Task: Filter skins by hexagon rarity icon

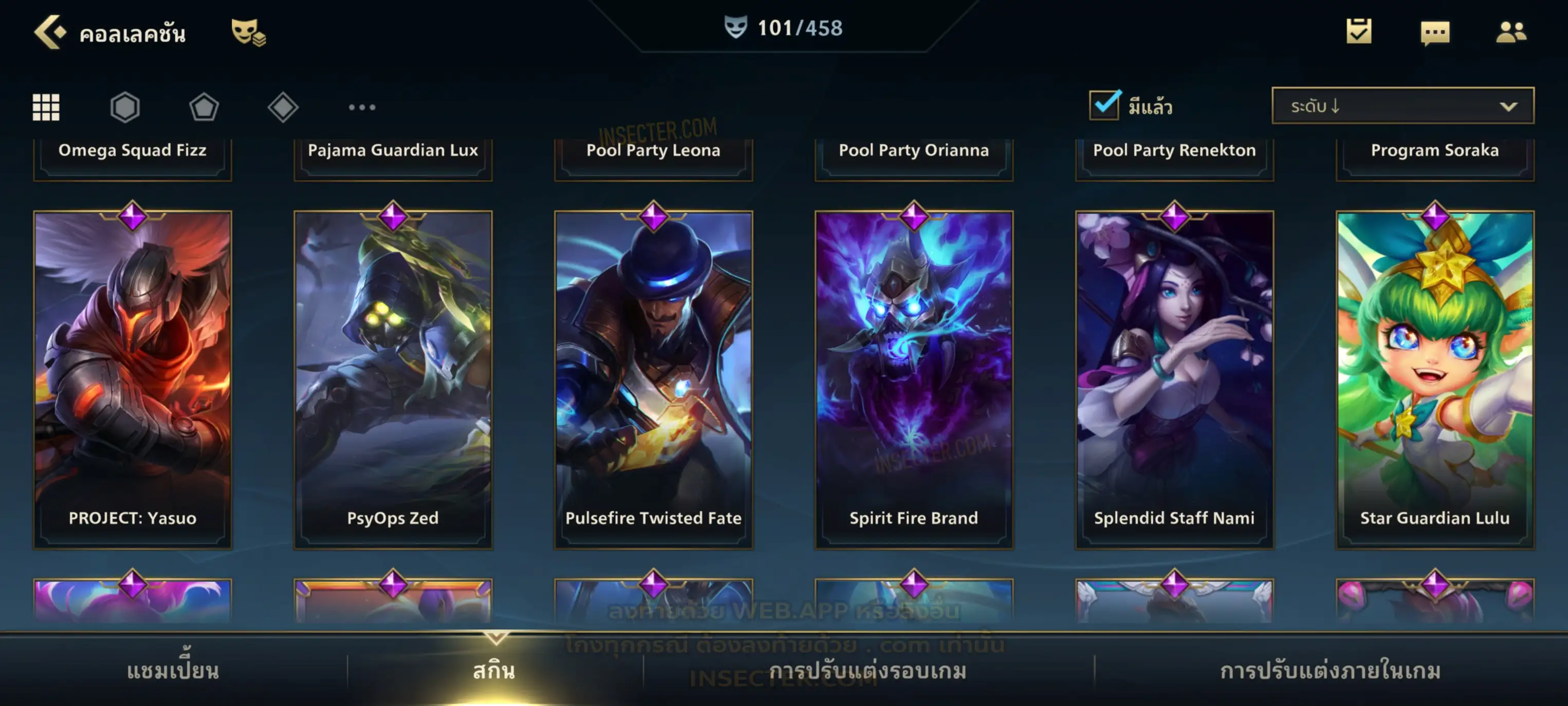Action: click(x=125, y=107)
